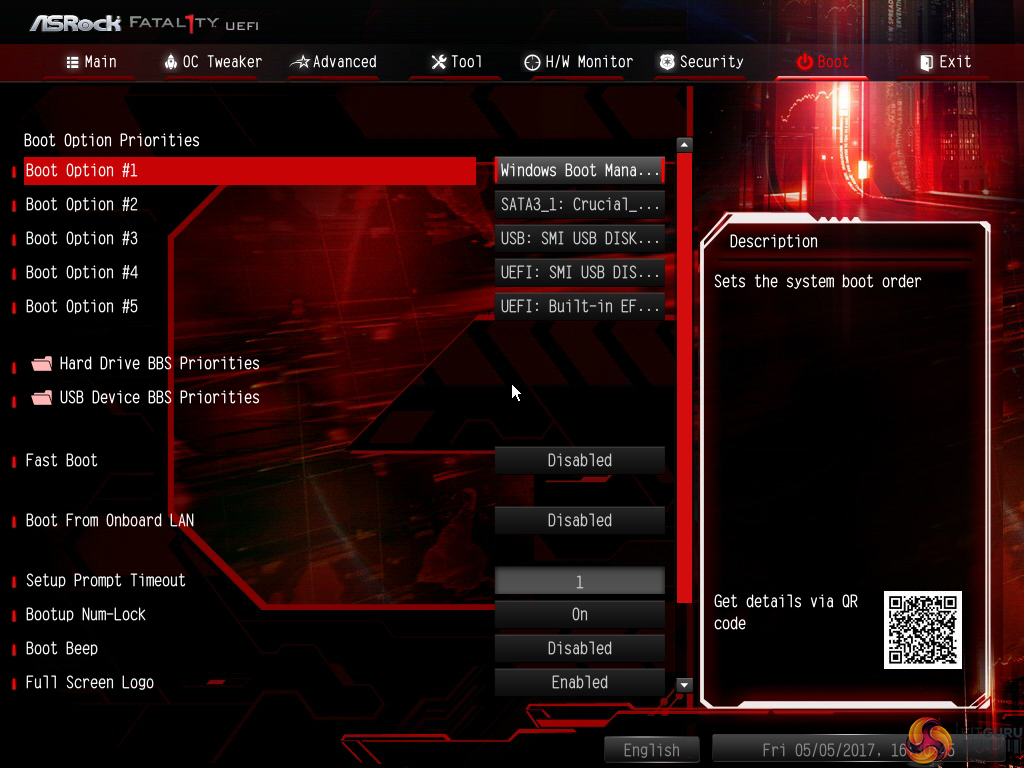Viewport: 1024px width, 768px height.
Task: Change Boot Option #2 SATA3_1 Crucial value
Action: (x=580, y=205)
